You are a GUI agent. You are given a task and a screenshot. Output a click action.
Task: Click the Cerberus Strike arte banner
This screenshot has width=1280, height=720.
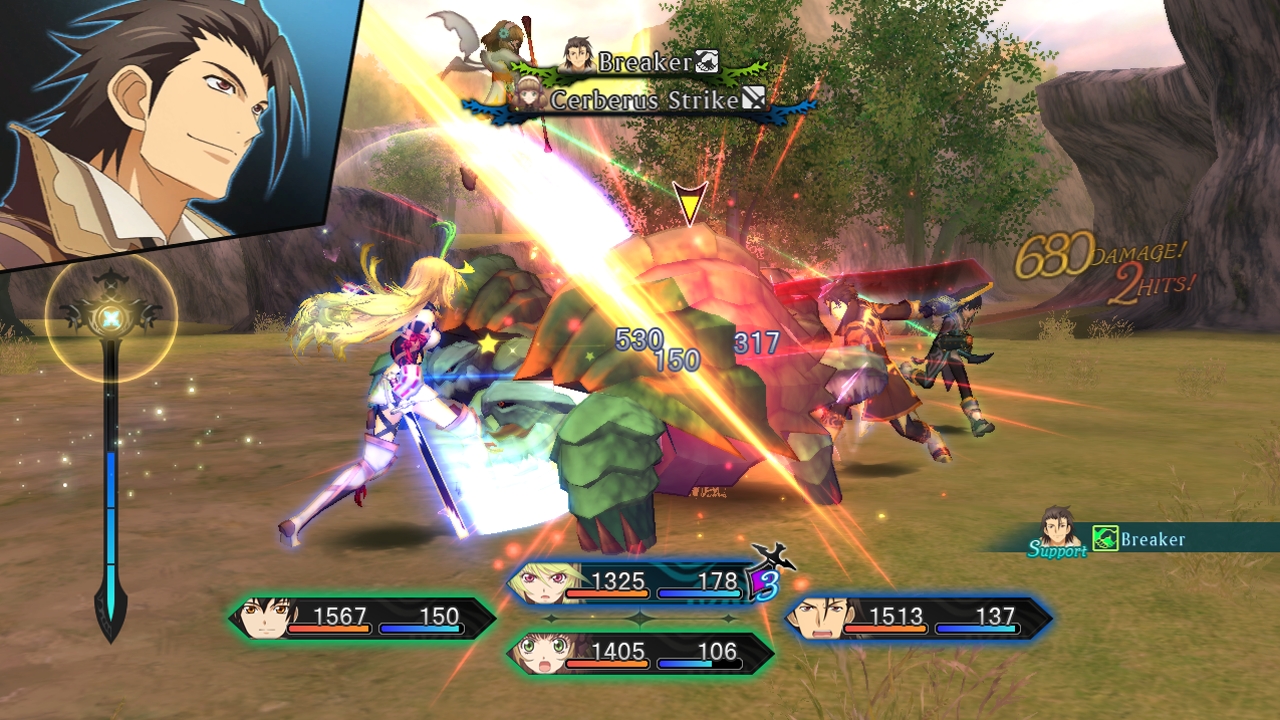pyautogui.click(x=640, y=100)
